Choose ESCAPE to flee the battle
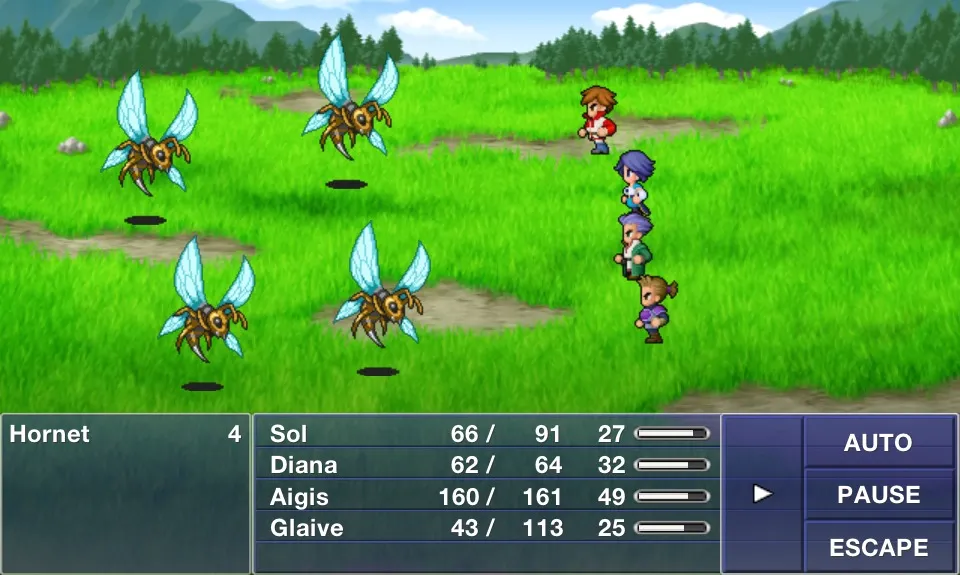 tap(878, 547)
